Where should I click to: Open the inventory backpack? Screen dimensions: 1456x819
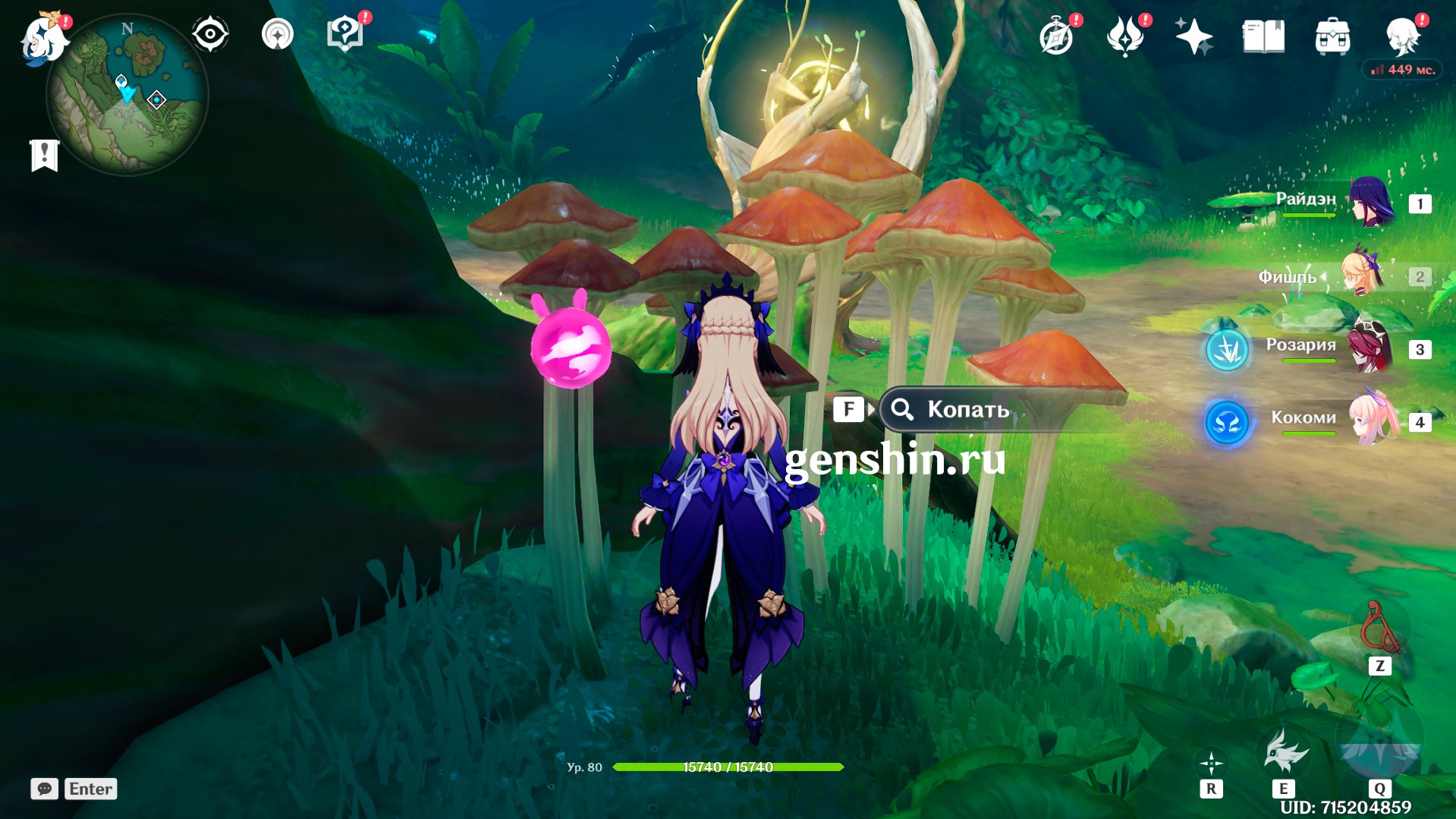tap(1332, 36)
